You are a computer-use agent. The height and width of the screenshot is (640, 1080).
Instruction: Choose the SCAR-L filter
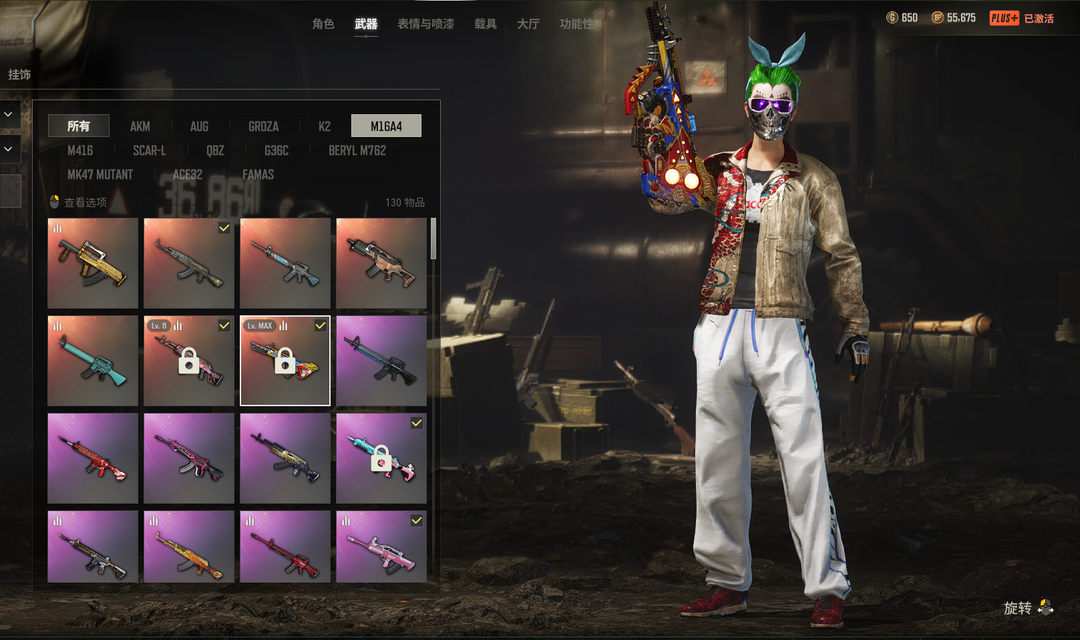click(149, 150)
